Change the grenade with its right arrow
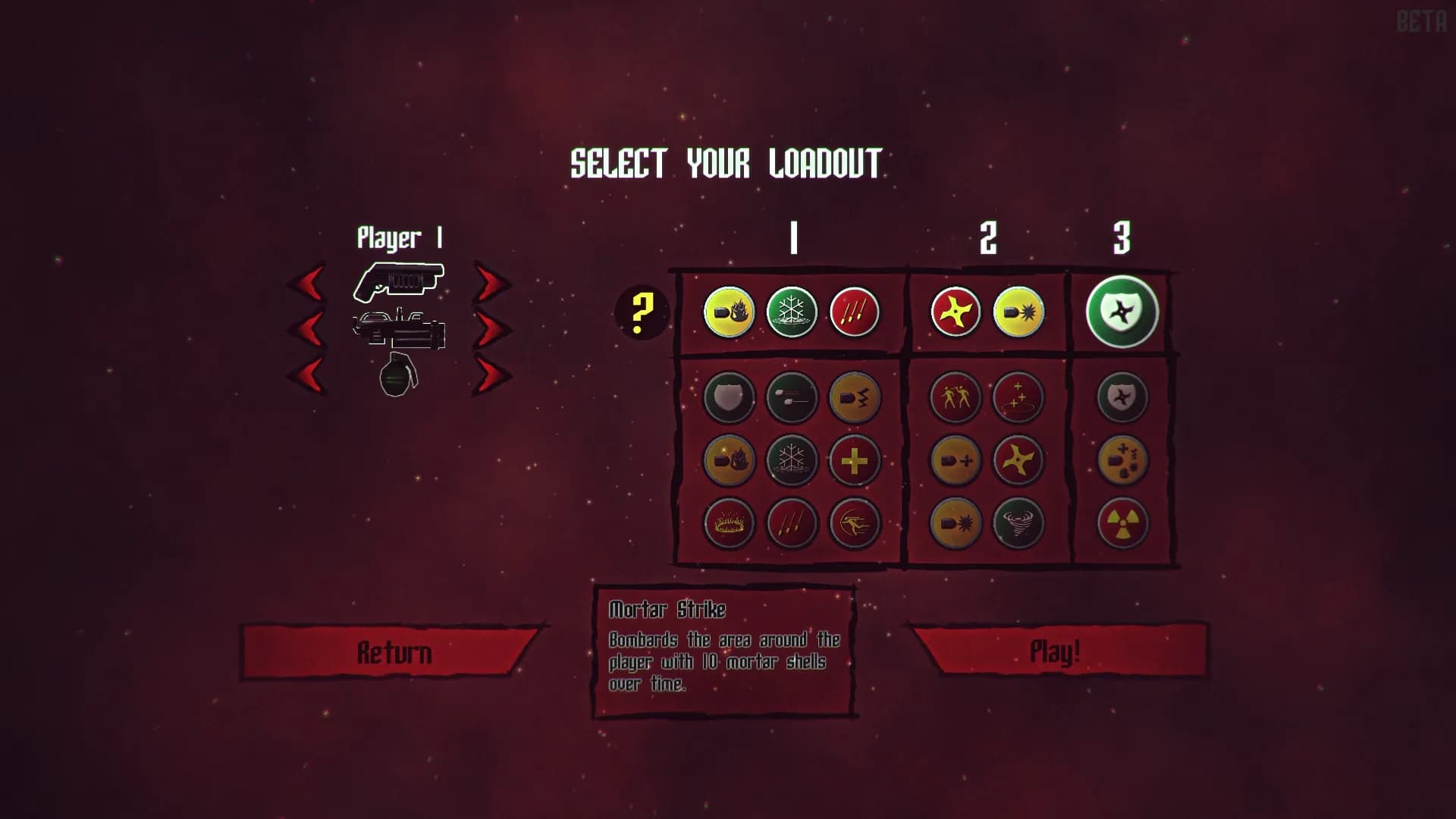The width and height of the screenshot is (1456, 819). (x=491, y=375)
